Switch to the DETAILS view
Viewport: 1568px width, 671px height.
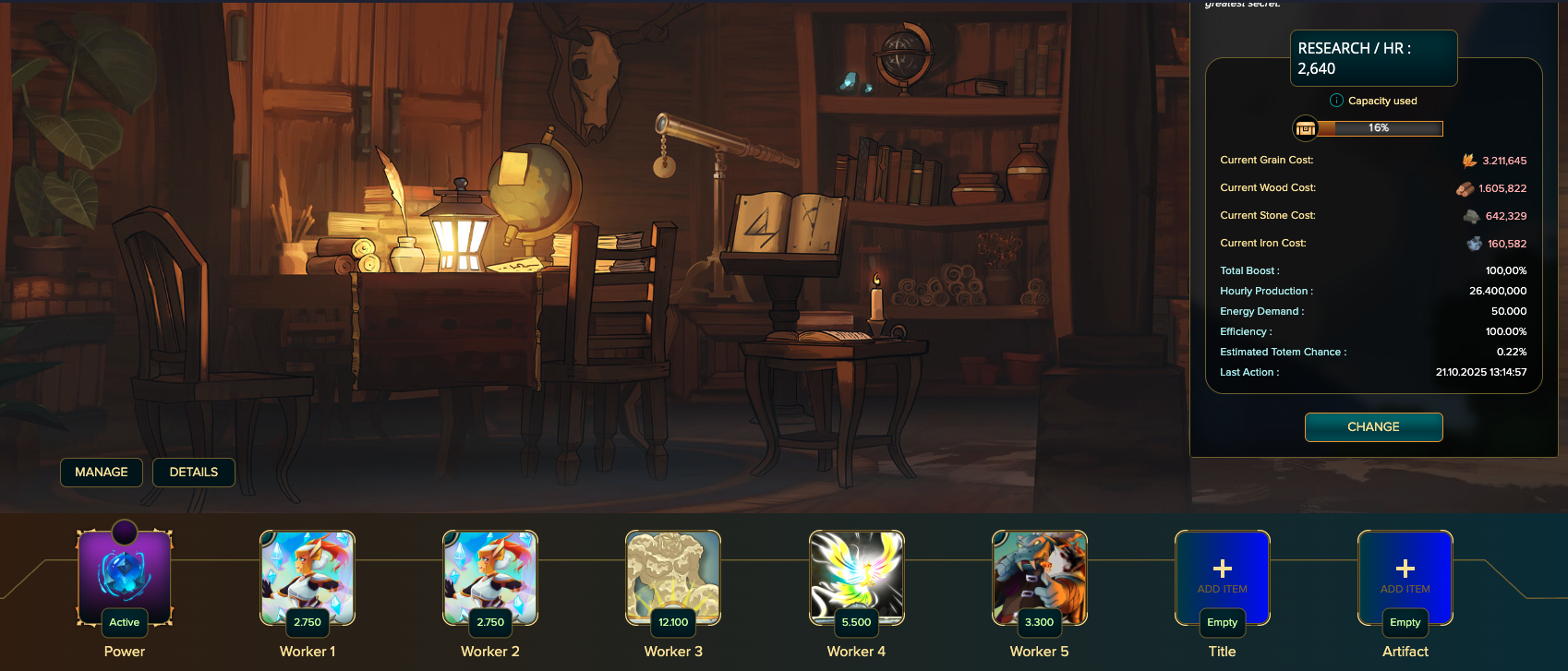(x=193, y=472)
